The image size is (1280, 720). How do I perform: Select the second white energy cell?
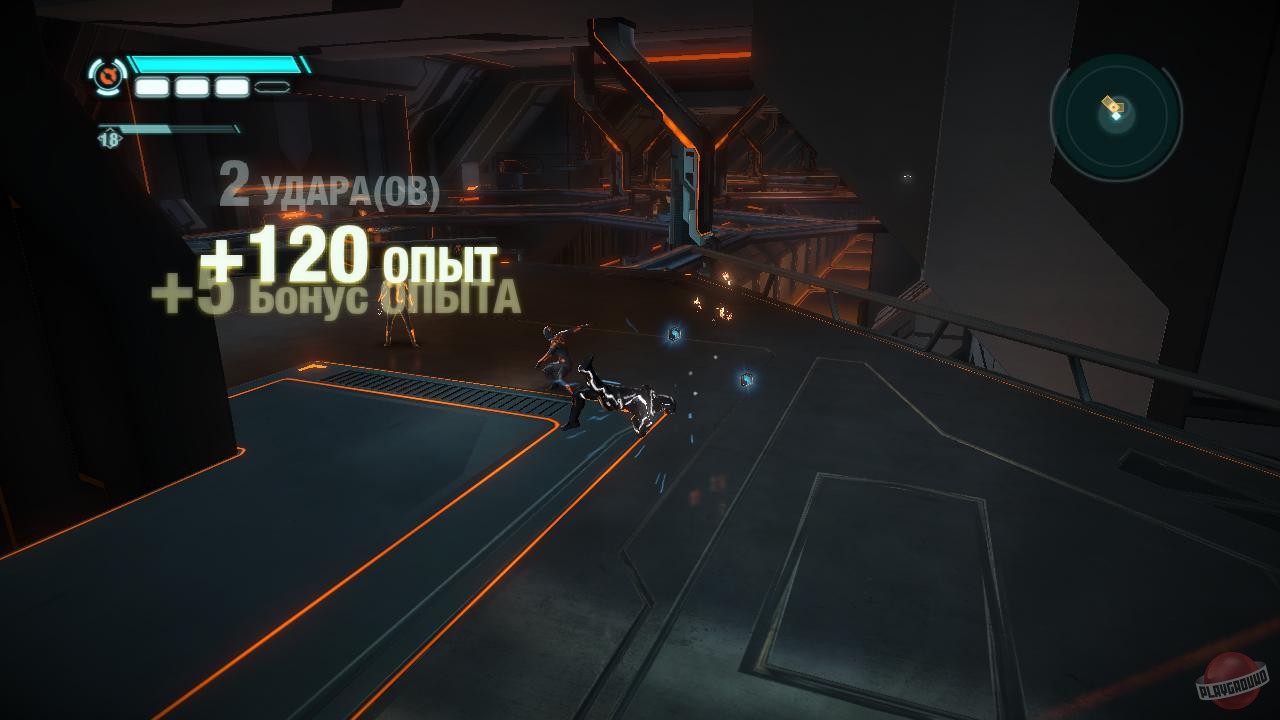[191, 86]
